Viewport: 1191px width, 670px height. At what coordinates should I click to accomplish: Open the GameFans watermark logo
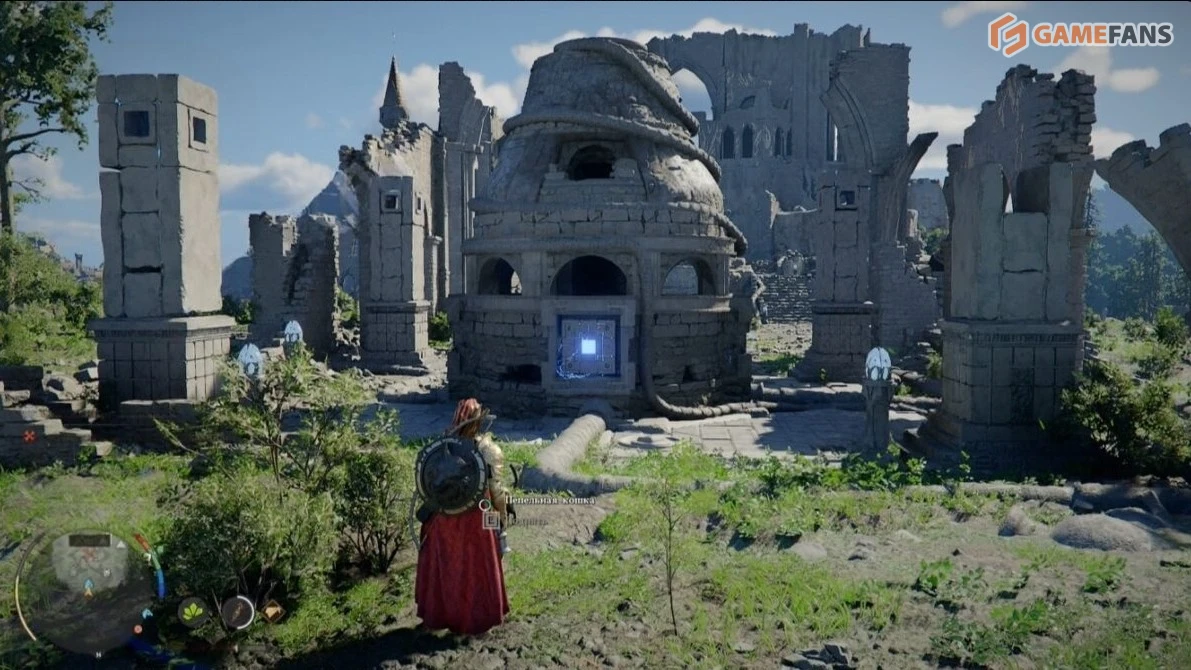point(1079,34)
